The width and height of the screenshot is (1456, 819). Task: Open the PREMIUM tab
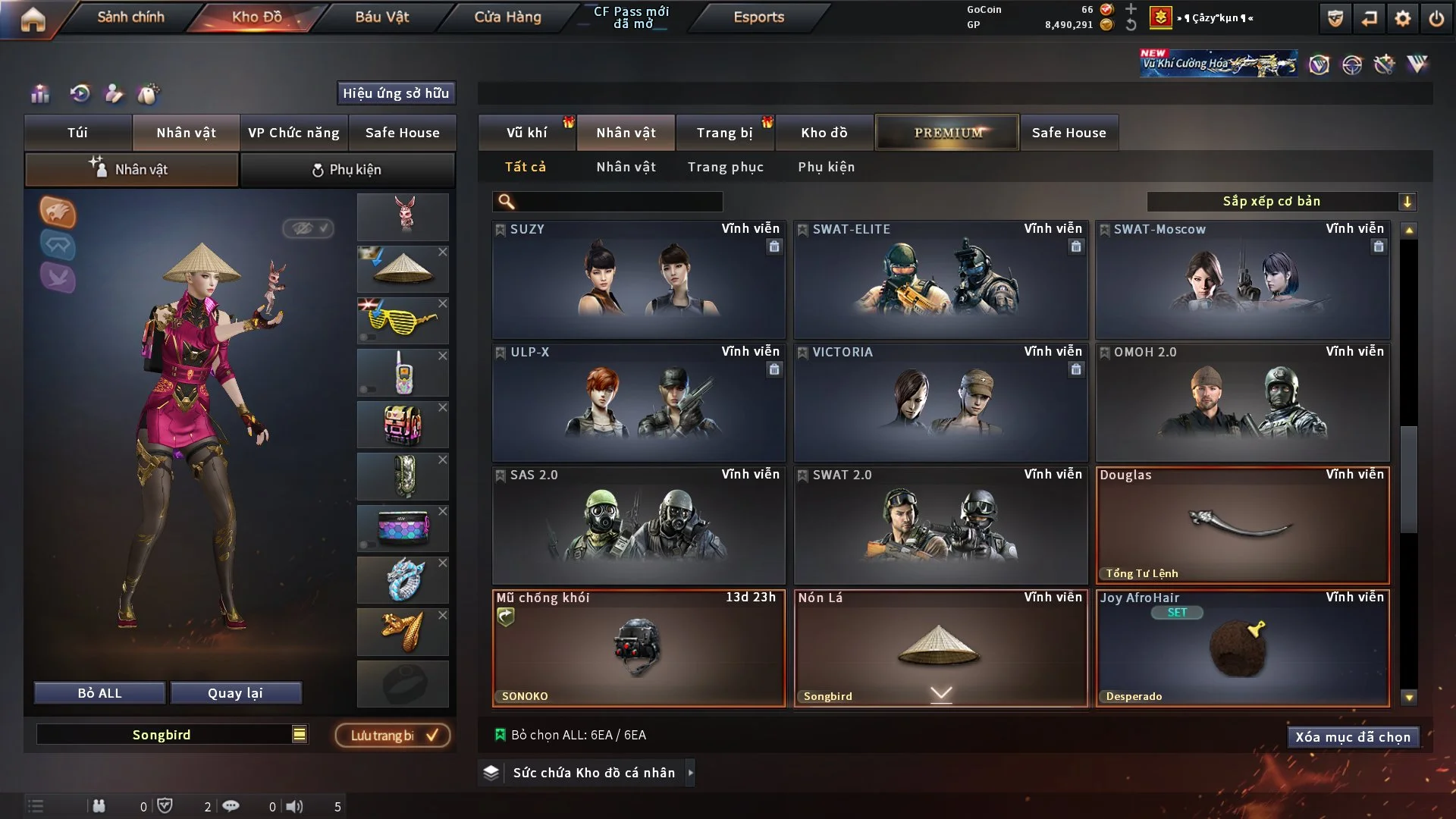(947, 133)
